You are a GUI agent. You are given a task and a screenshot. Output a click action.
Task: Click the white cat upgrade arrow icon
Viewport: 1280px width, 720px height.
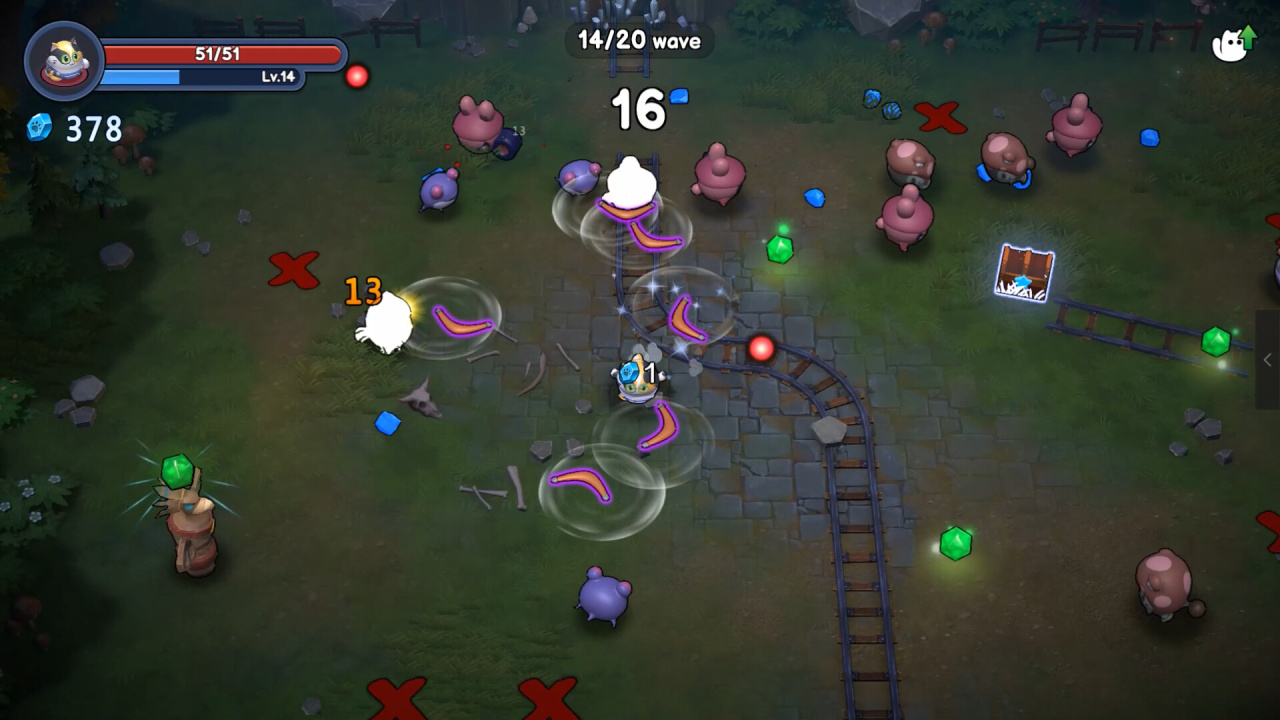click(1232, 44)
